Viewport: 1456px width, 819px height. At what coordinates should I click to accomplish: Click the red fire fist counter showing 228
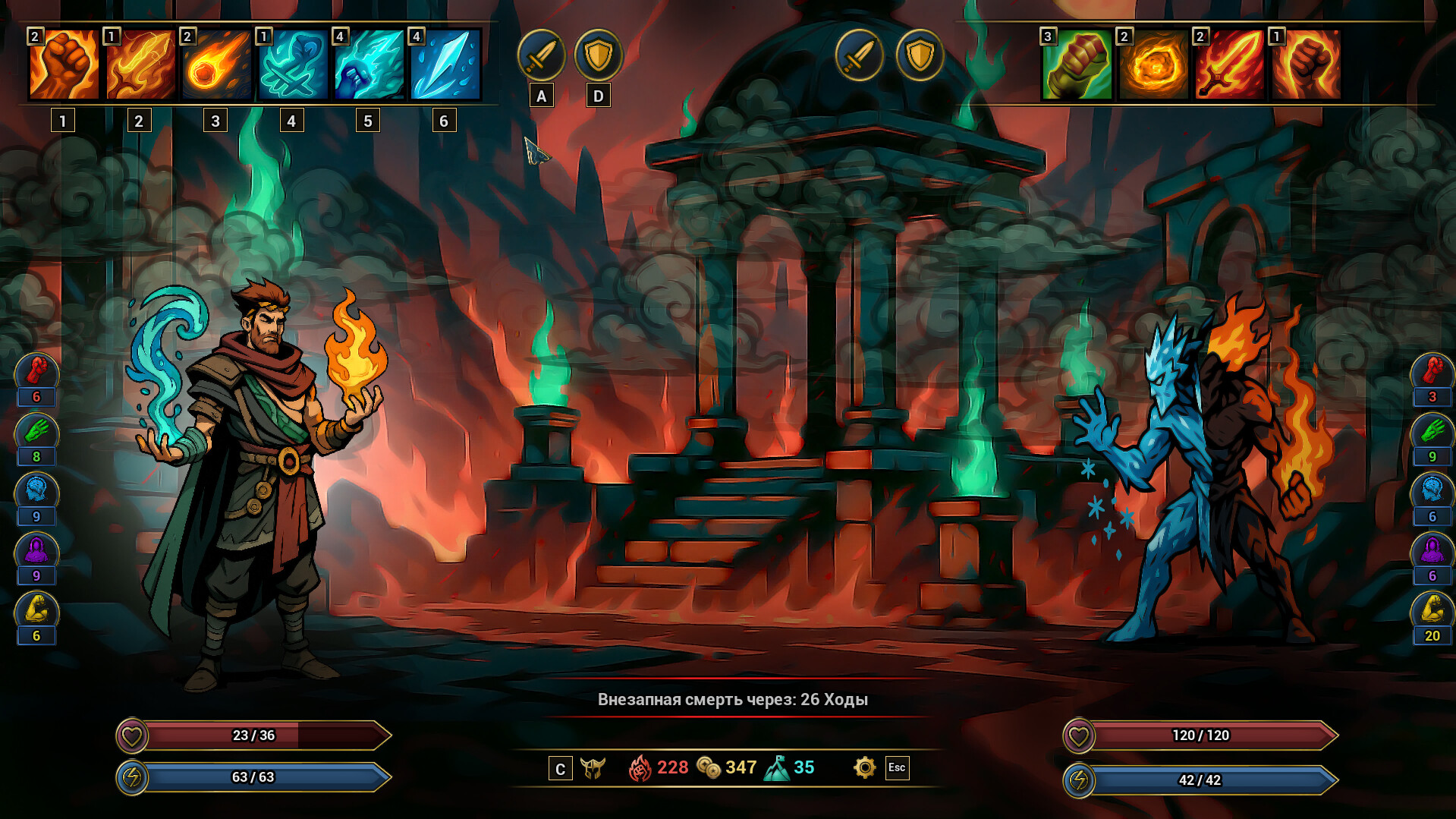pyautogui.click(x=646, y=767)
